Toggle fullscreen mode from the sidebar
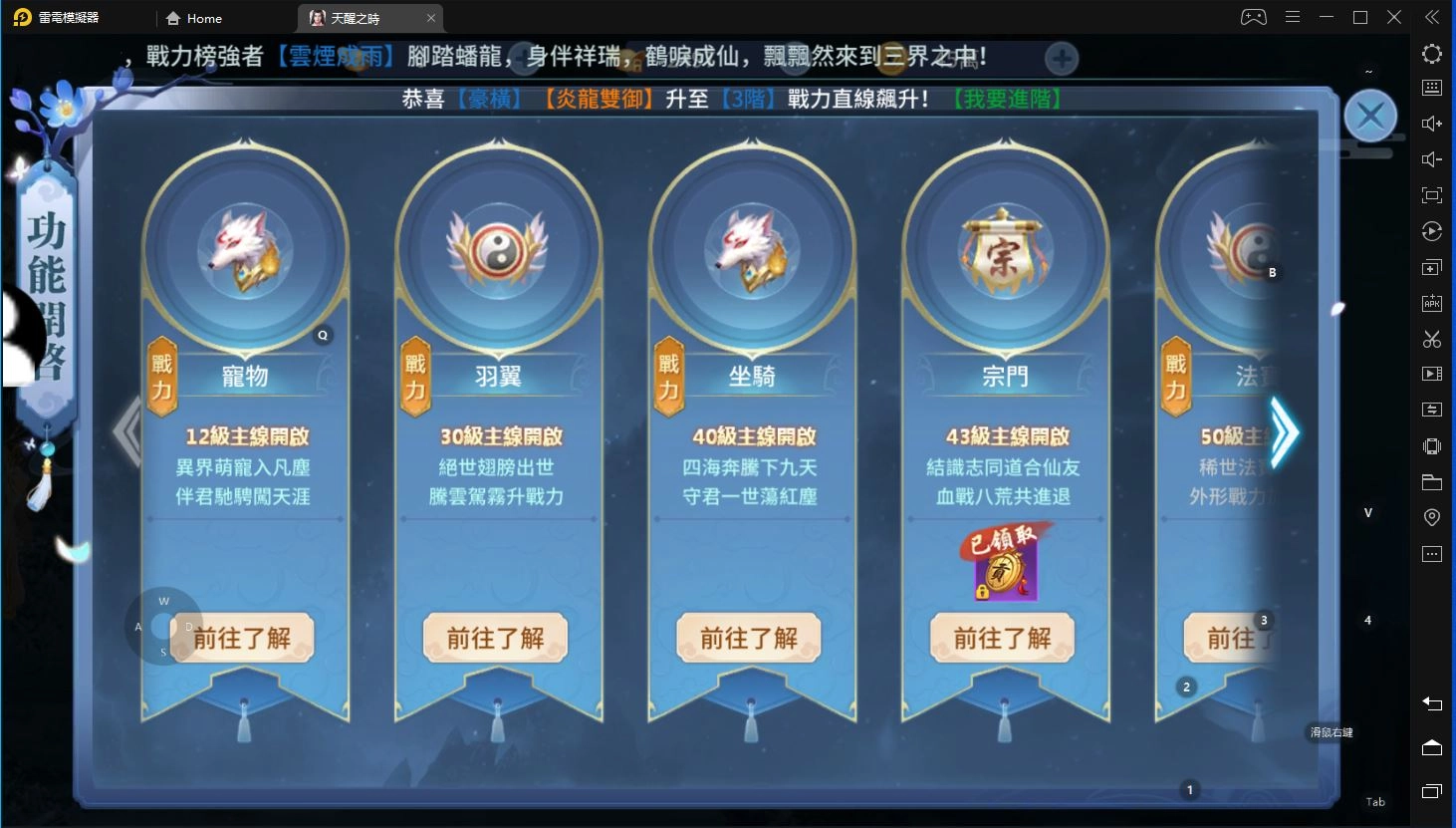 pos(1431,195)
